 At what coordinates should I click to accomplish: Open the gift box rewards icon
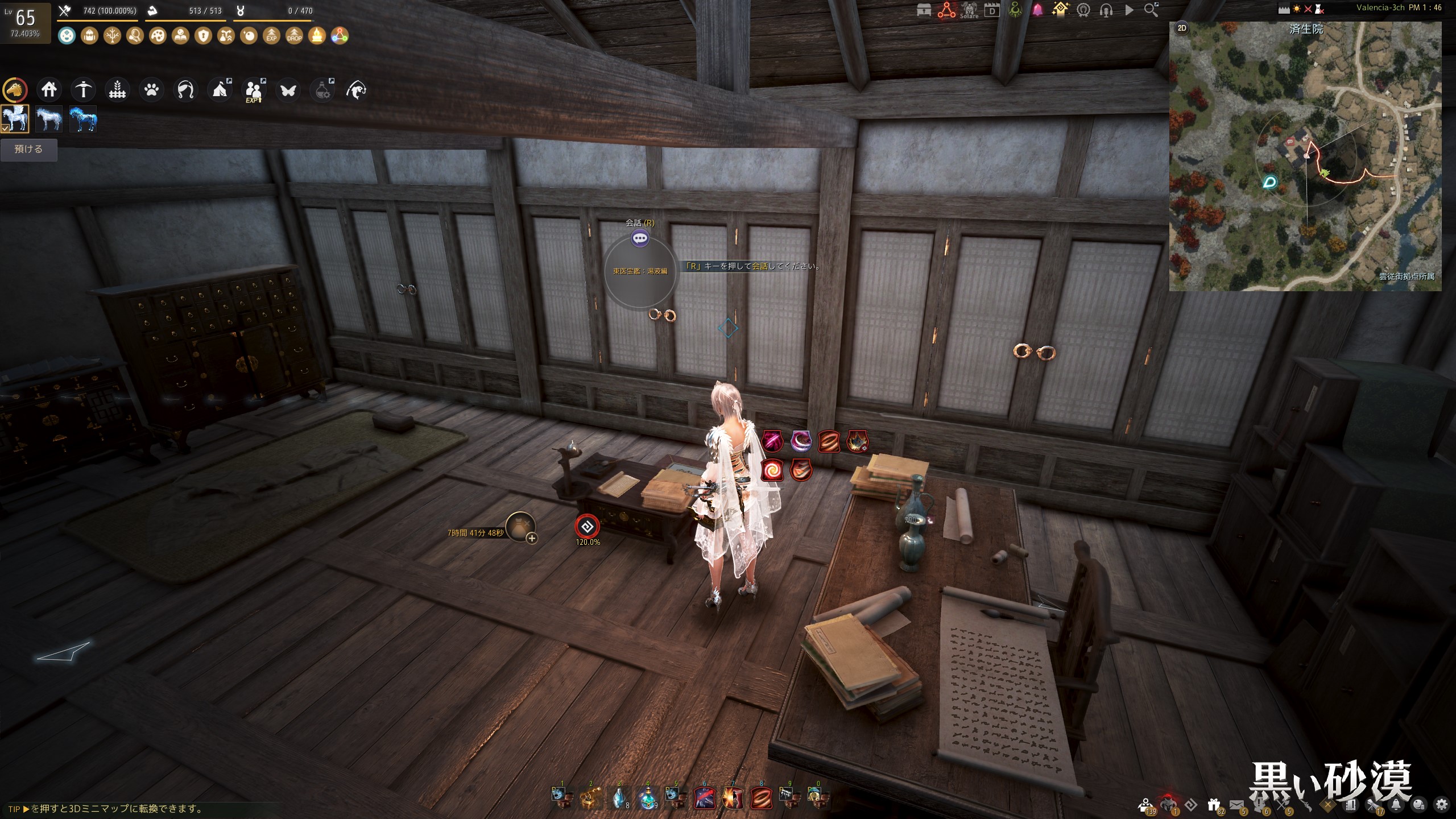pos(1214,804)
